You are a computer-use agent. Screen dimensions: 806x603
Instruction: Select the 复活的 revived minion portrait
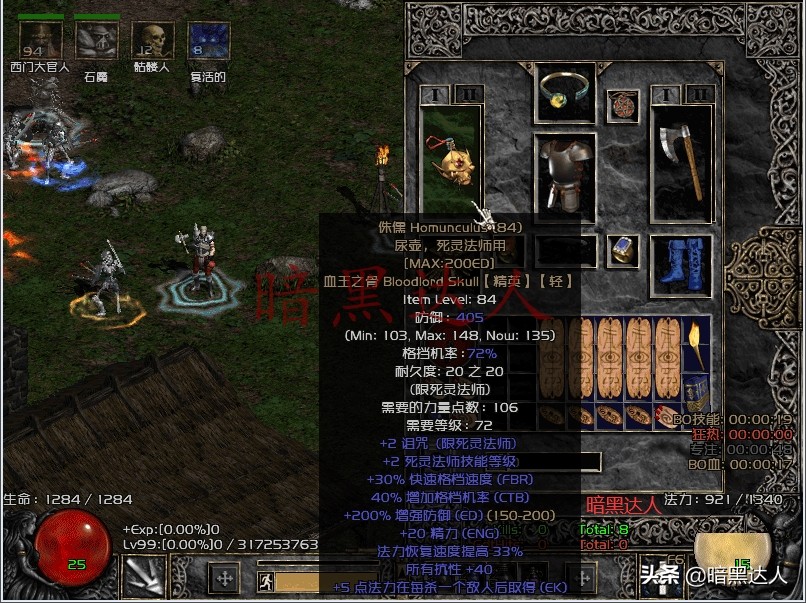click(x=208, y=41)
